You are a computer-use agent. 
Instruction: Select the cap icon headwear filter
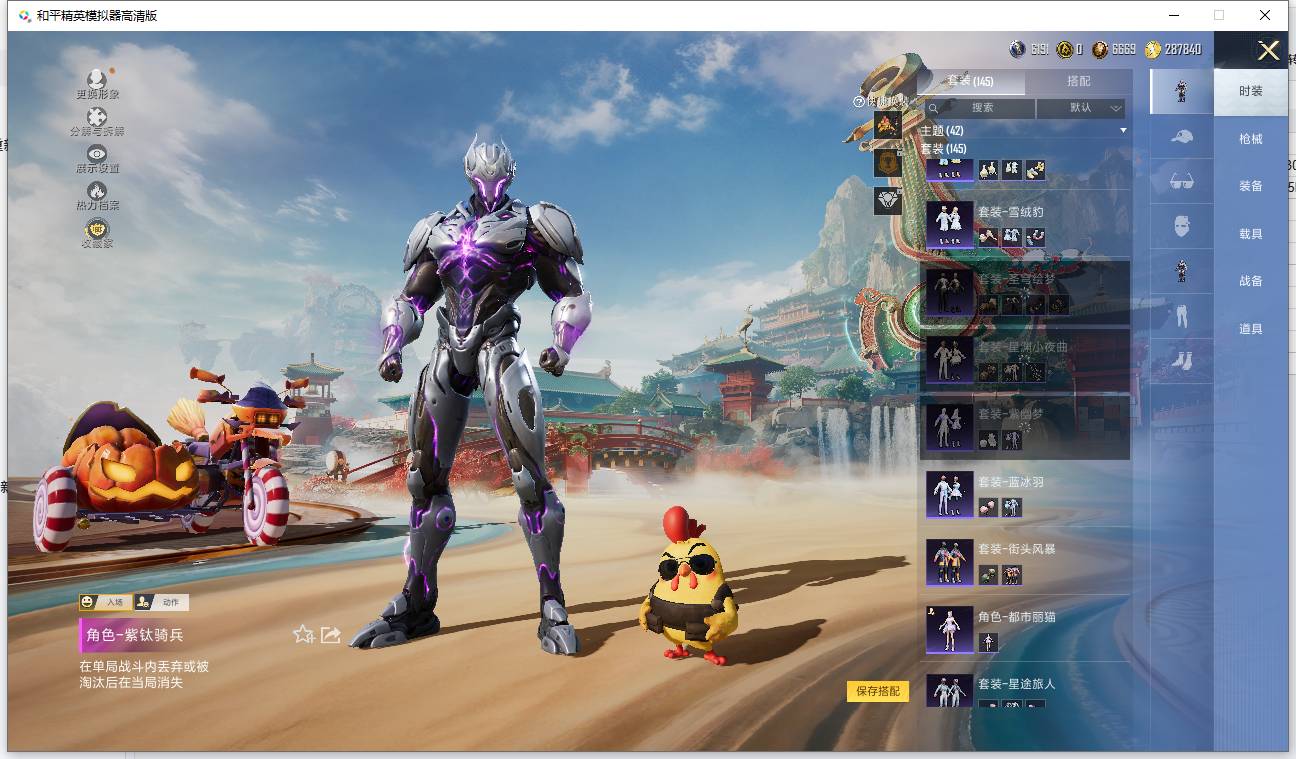coord(1181,137)
